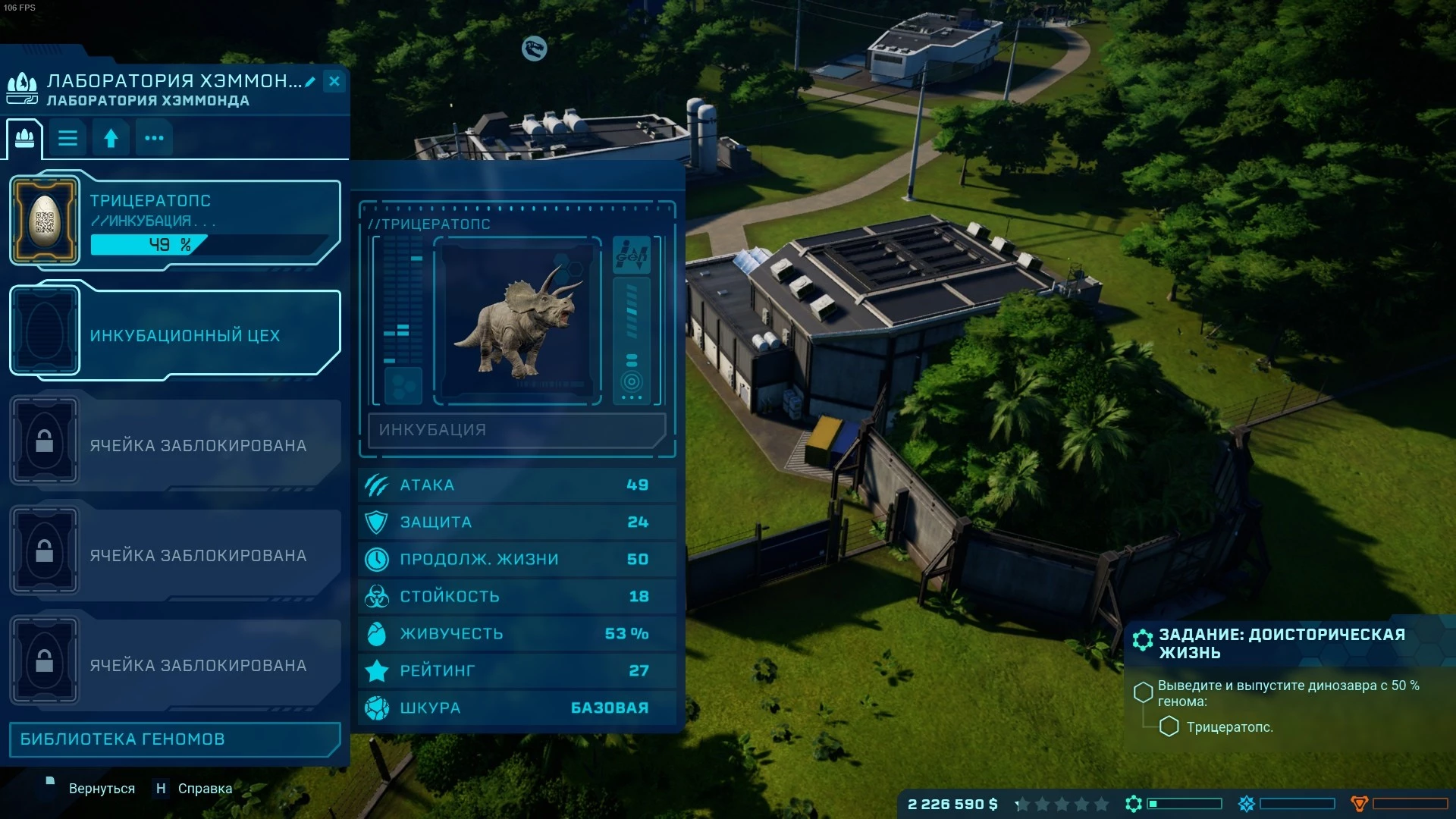
Task: Click the Инкубация button
Action: click(x=516, y=430)
